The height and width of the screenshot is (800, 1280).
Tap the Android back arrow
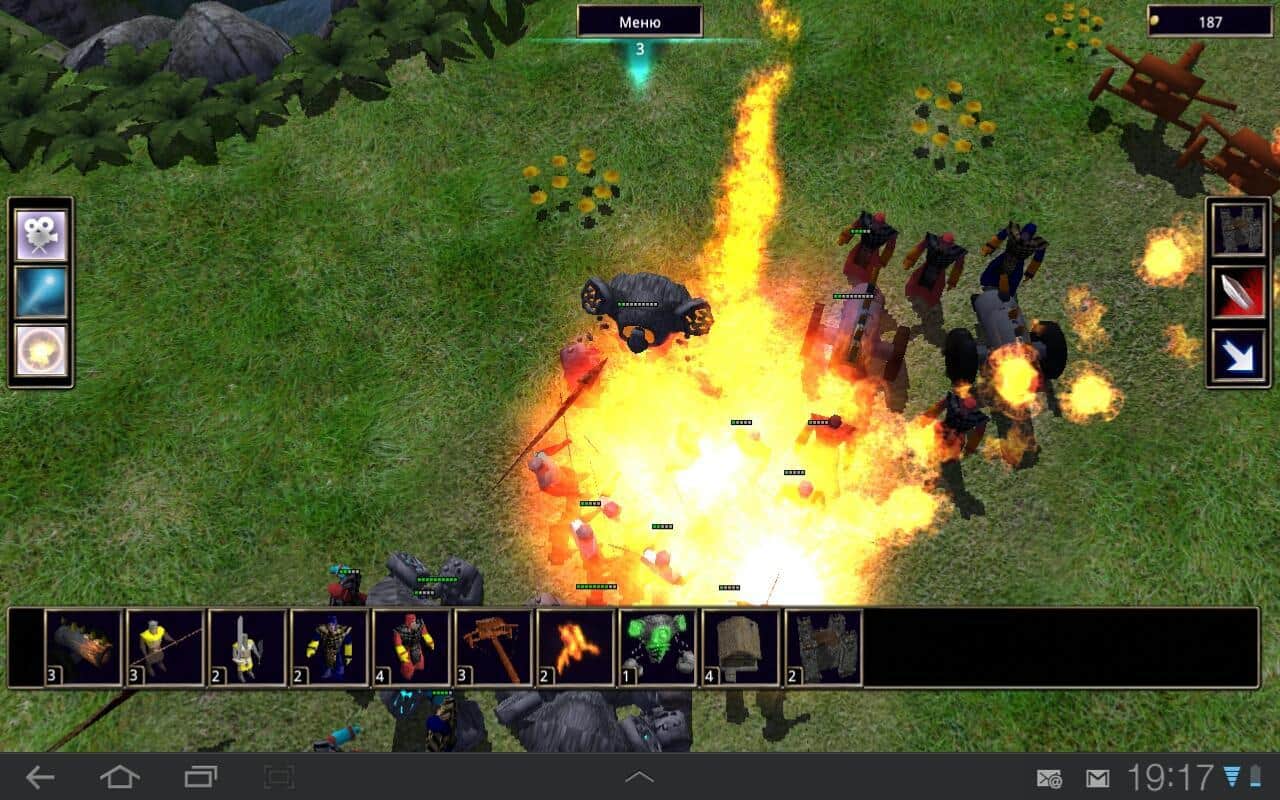[40, 777]
